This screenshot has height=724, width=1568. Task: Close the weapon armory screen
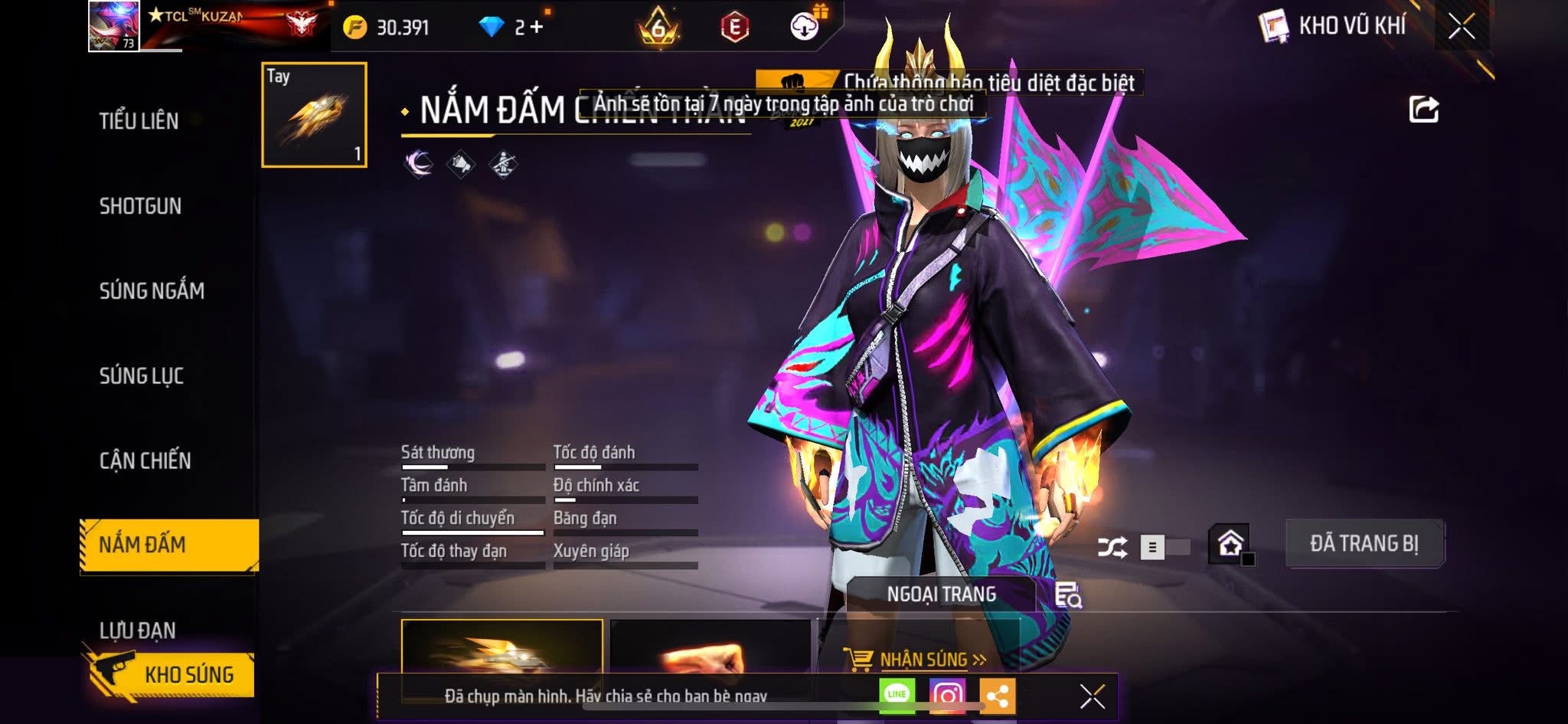coord(1461,27)
